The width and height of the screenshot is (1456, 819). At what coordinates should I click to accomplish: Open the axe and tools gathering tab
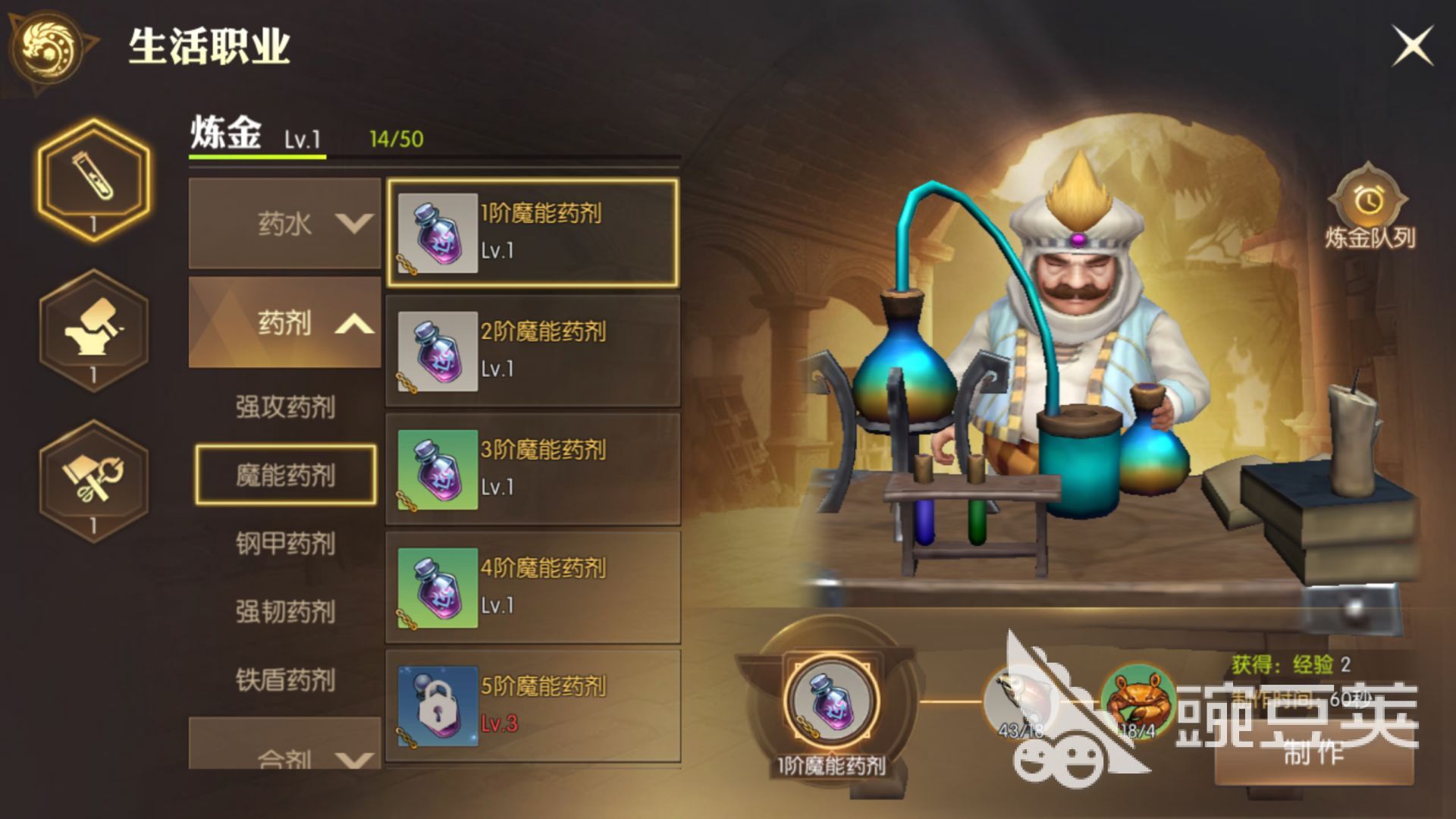click(94, 481)
